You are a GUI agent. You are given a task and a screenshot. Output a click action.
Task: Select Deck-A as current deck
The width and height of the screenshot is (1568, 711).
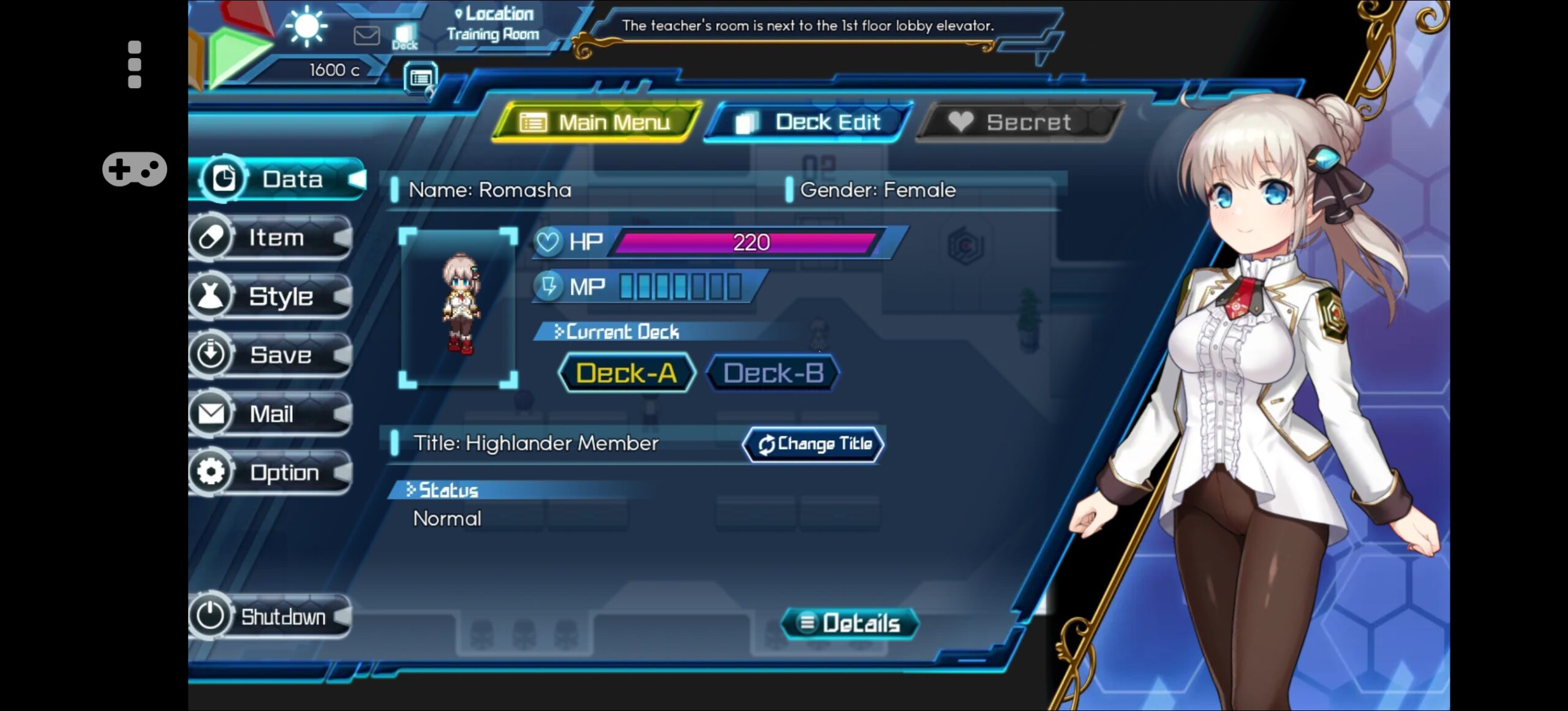627,373
